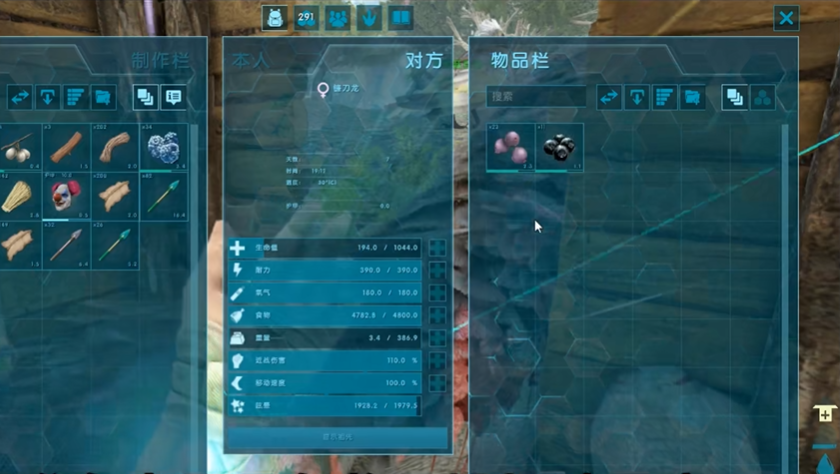Viewport: 840px width, 474px height.
Task: Open the book icon in the top bar
Action: (x=401, y=18)
